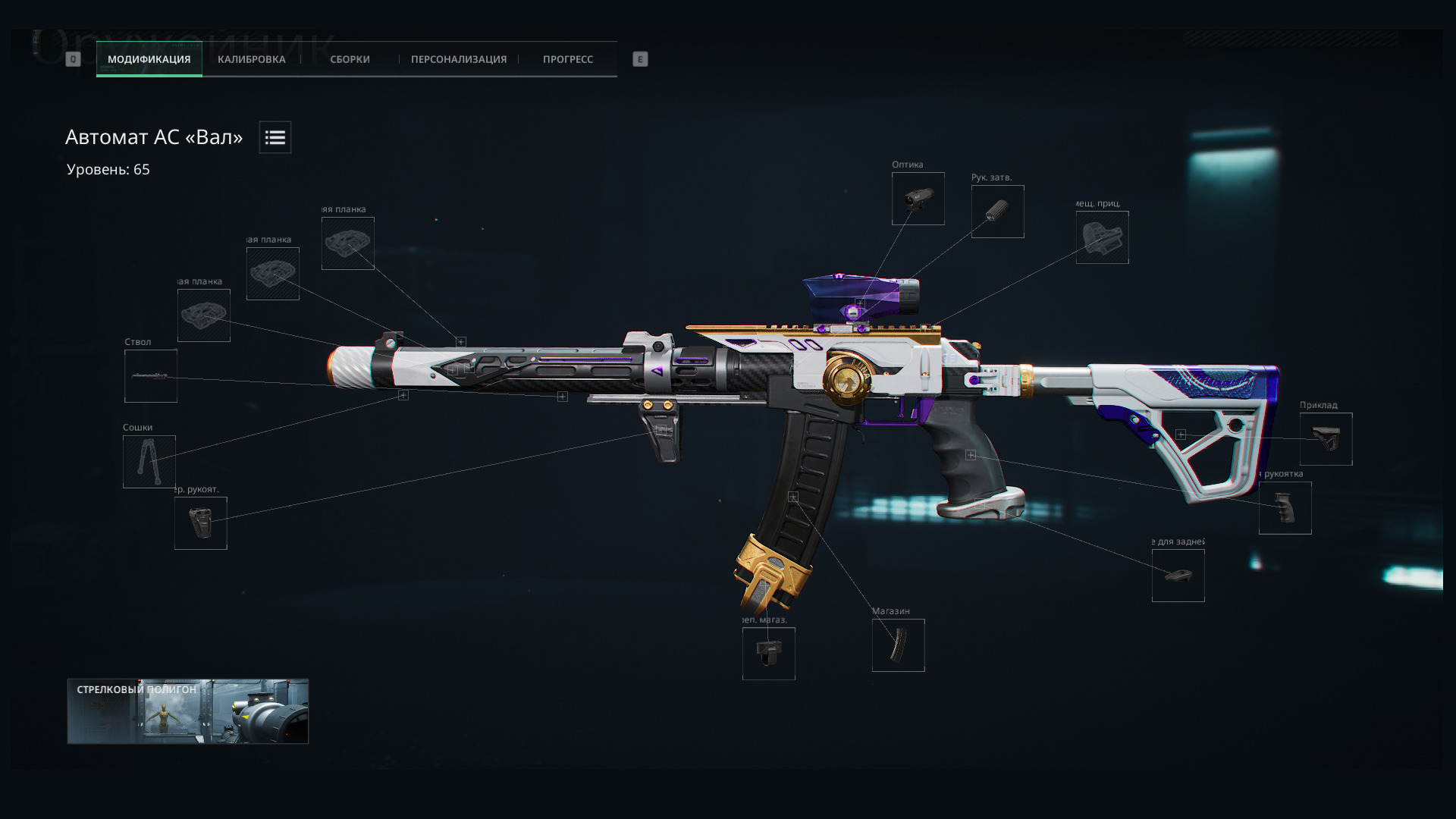Screen dimensions: 1456x819
Task: Choose the Магазин magazine slot
Action: [x=898, y=645]
